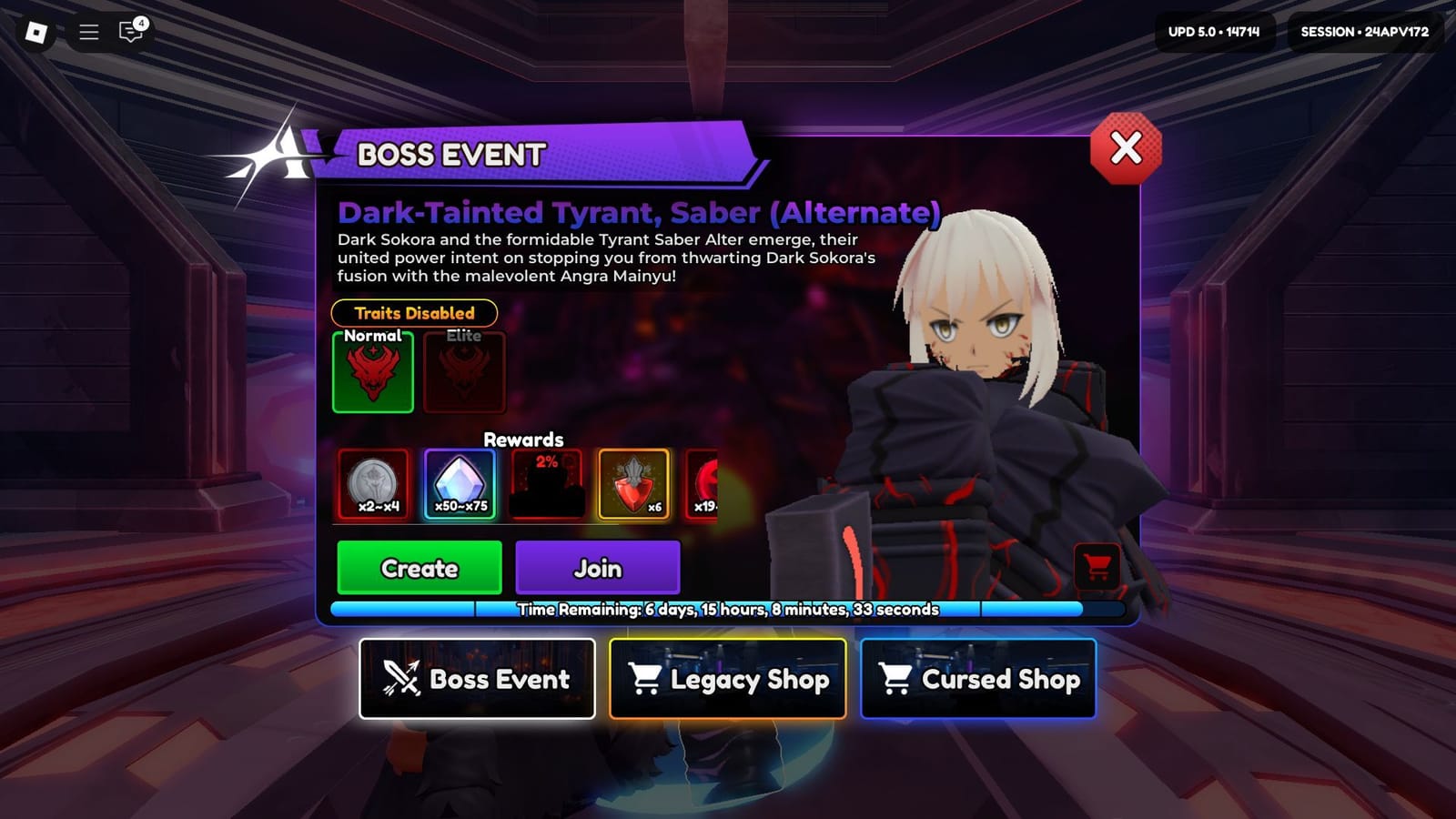Viewport: 1456px width, 819px height.
Task: Select Normal difficulty for the boss
Action: (372, 372)
